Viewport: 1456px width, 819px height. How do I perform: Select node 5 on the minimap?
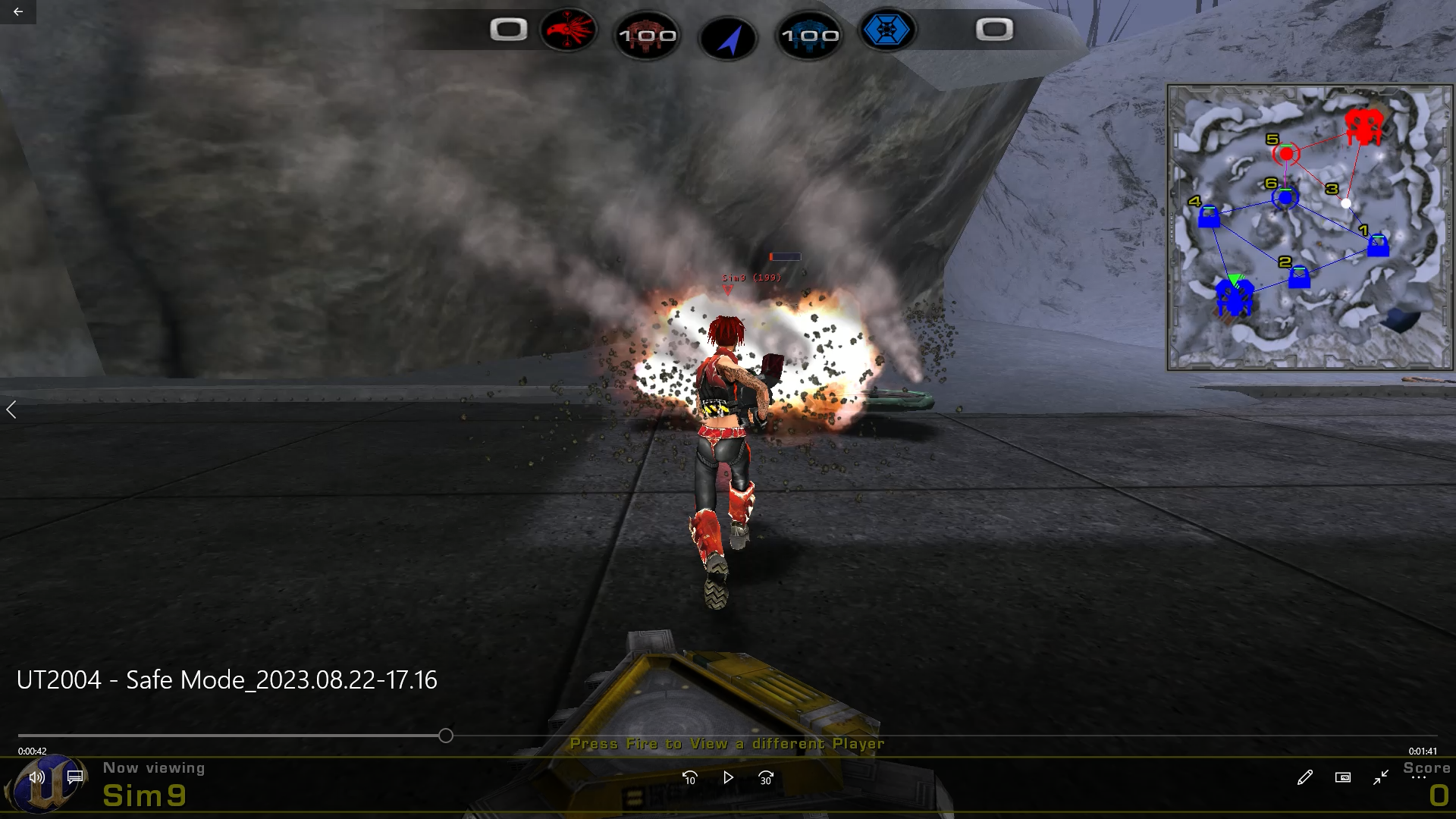pyautogui.click(x=1286, y=154)
